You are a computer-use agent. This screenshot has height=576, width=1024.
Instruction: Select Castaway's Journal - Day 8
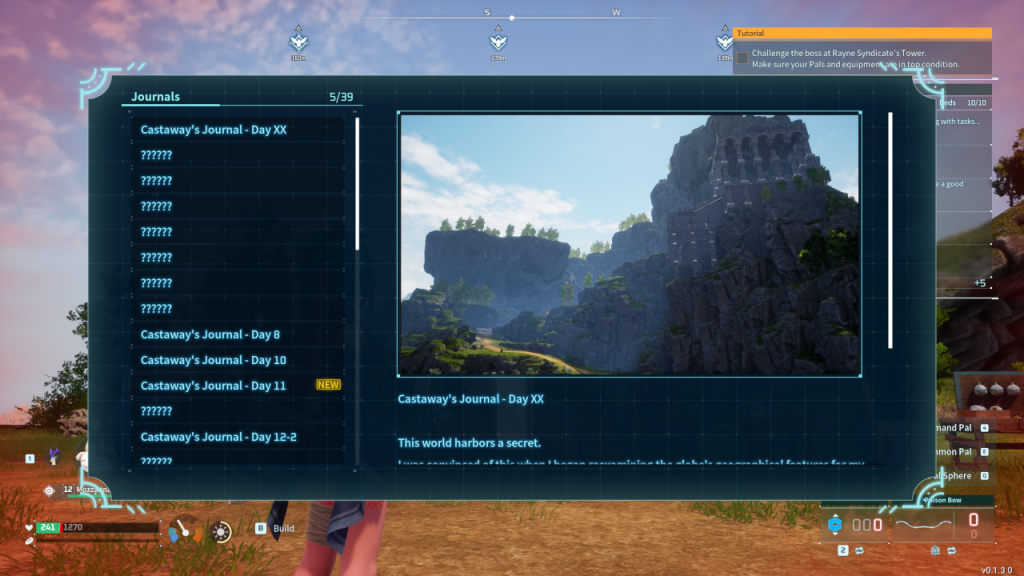[x=210, y=335]
